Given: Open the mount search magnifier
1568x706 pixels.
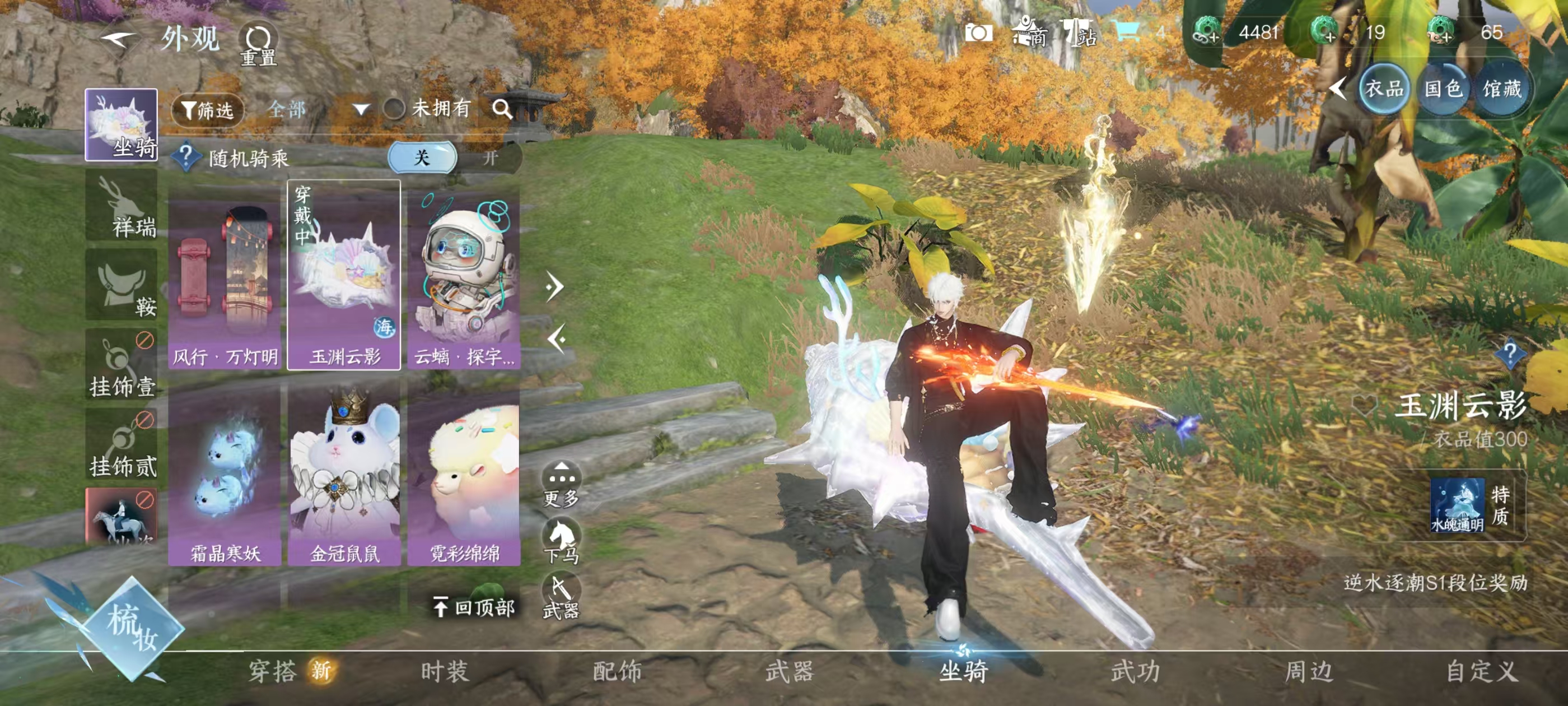Looking at the screenshot, I should coord(502,109).
